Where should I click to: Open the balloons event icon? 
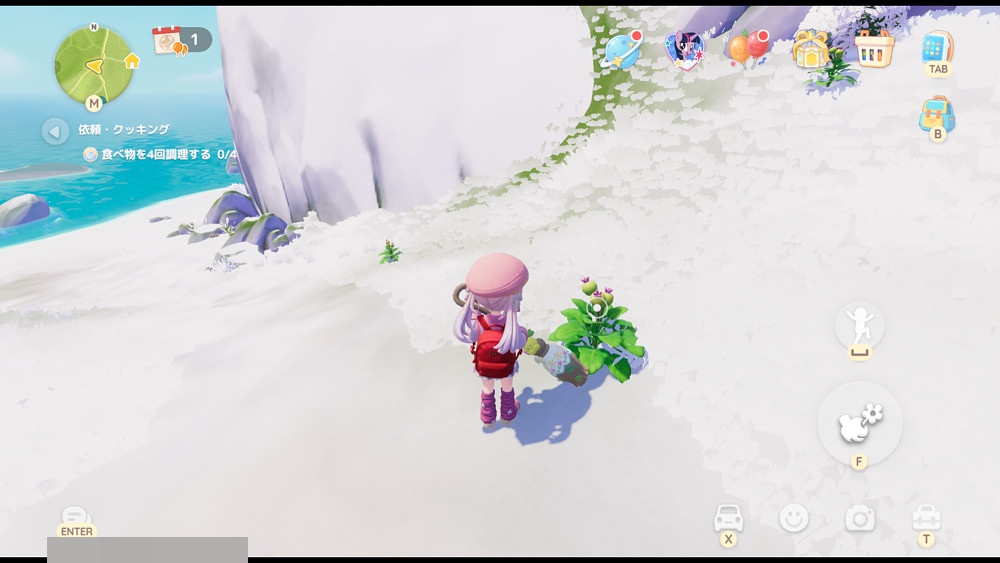[746, 47]
